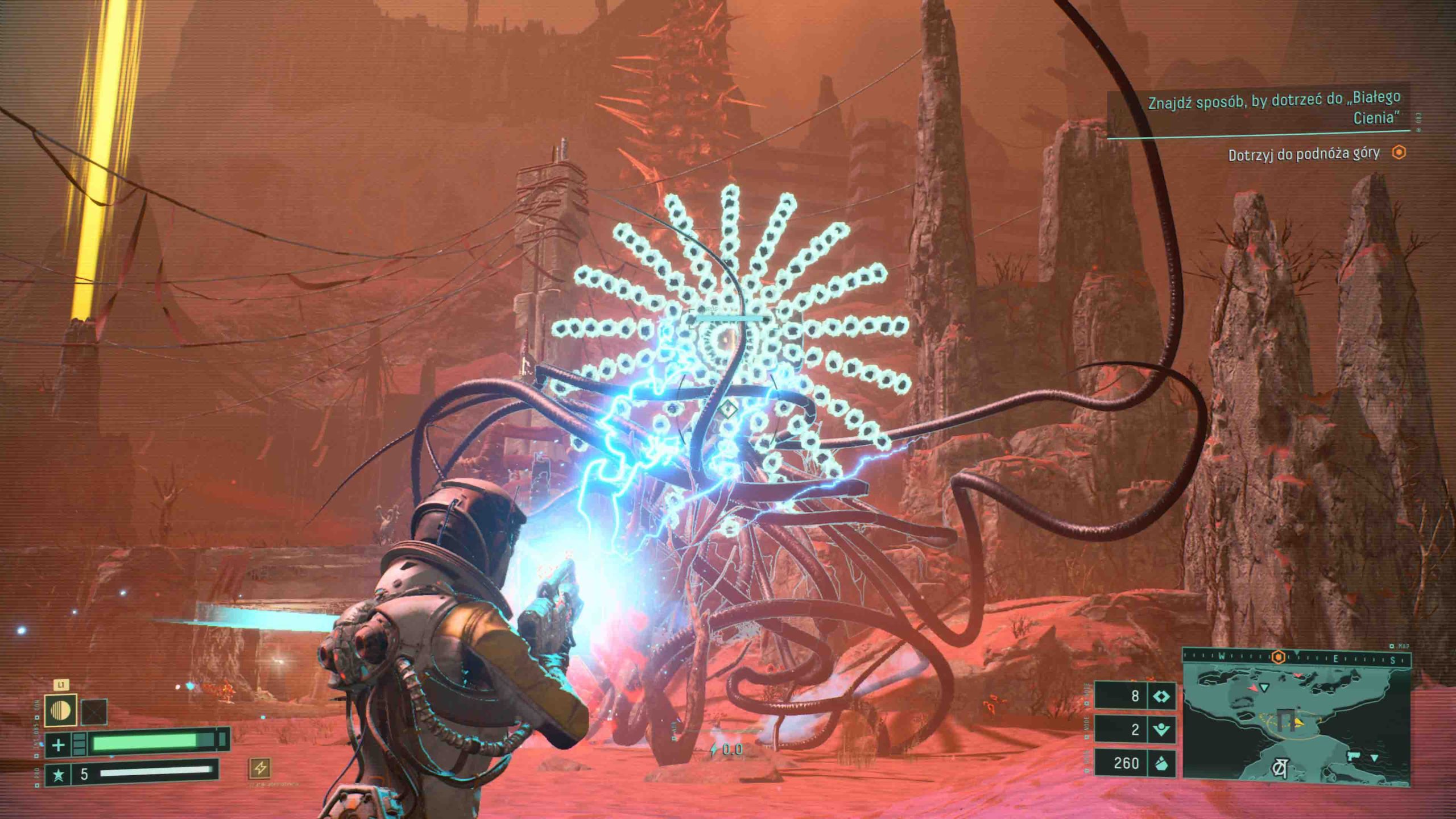Click the ether resource icon next to 8

pos(1162,696)
